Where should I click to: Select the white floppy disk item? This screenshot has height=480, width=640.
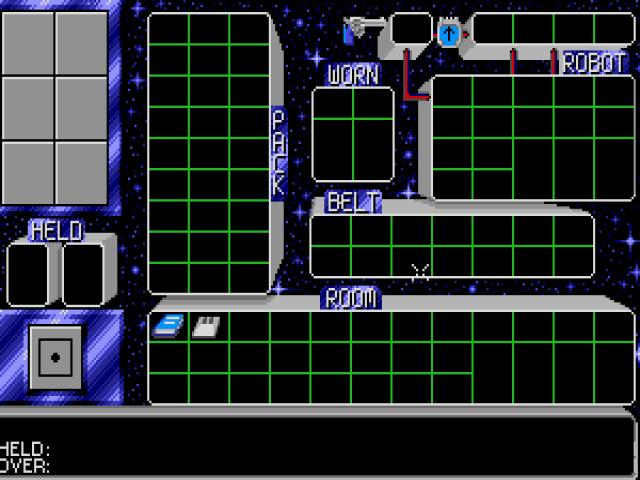pos(206,326)
